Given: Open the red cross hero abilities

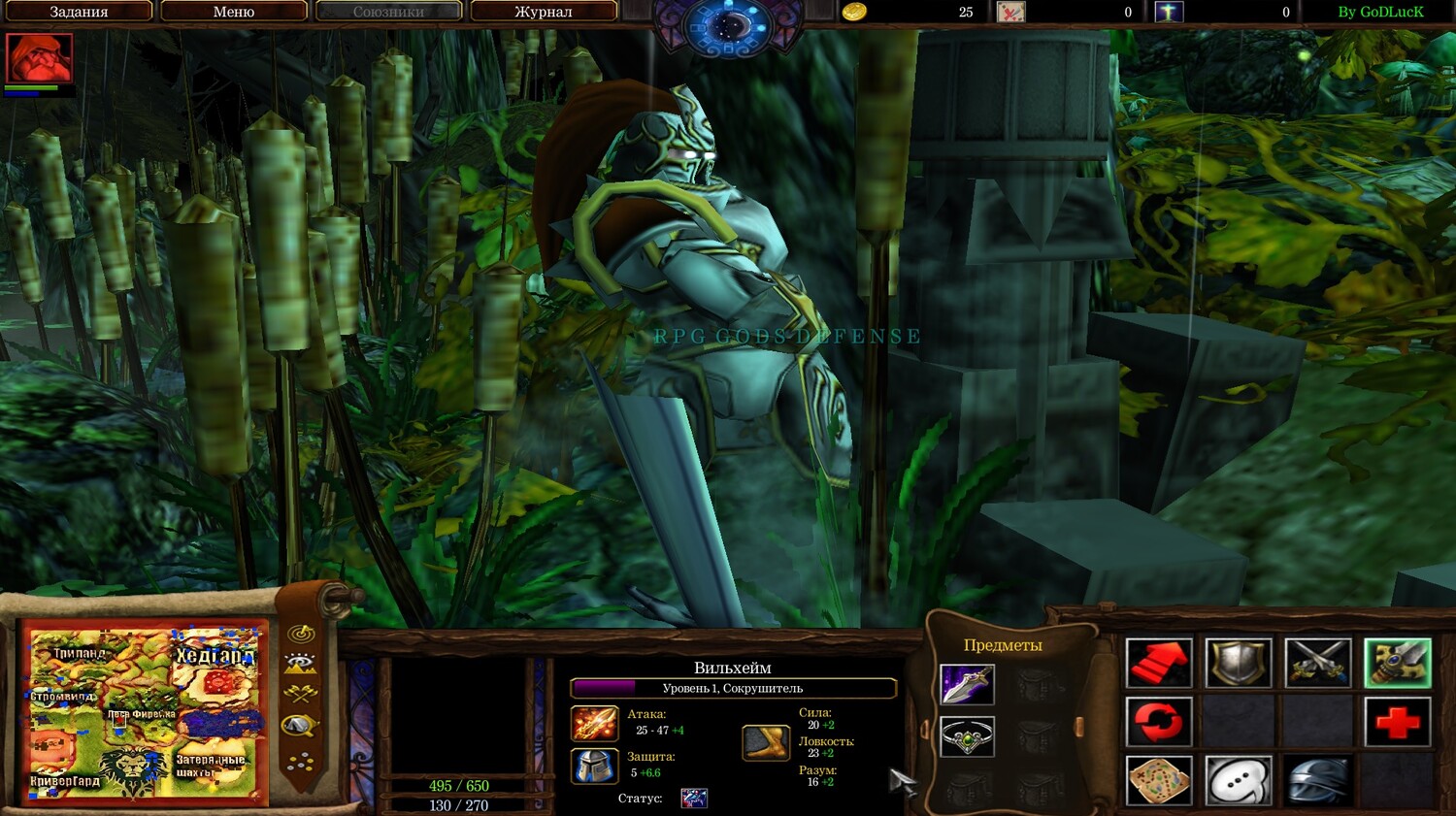Looking at the screenshot, I should click(1397, 722).
